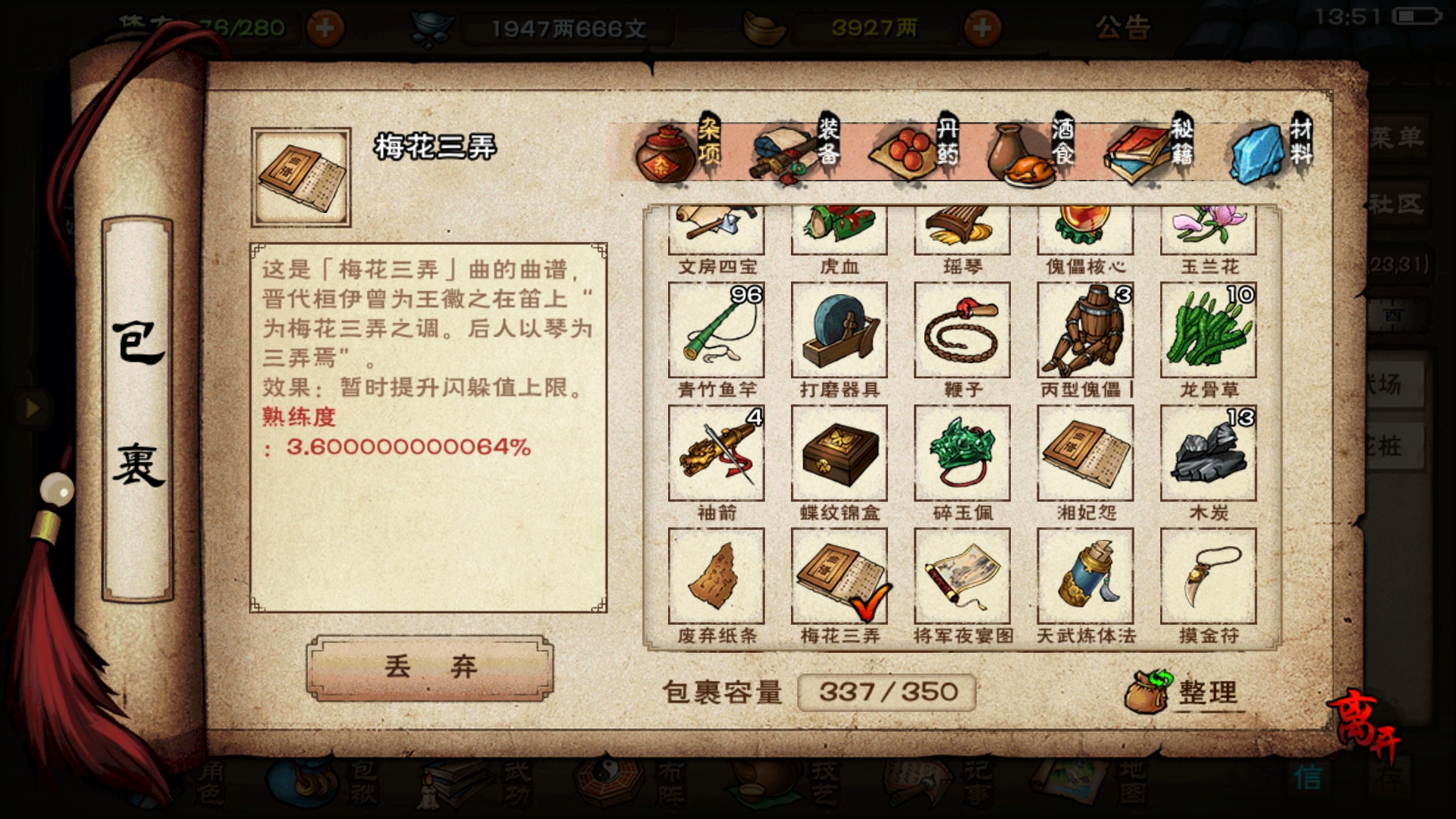
Task: Select the 青竹鱼竿 fishing rod slot
Action: coord(716,331)
